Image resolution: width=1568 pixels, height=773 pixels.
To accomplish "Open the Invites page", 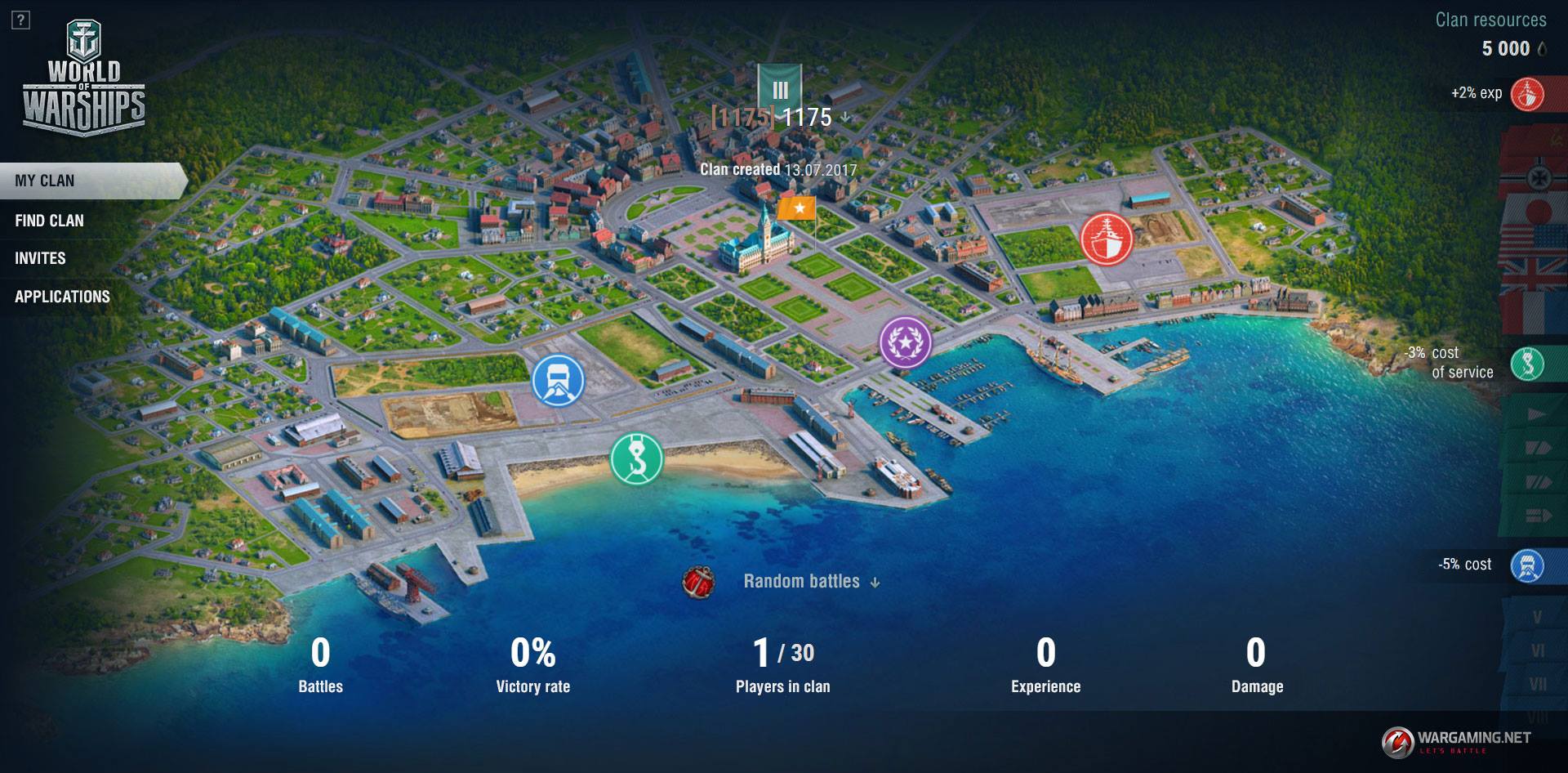I will [x=40, y=258].
